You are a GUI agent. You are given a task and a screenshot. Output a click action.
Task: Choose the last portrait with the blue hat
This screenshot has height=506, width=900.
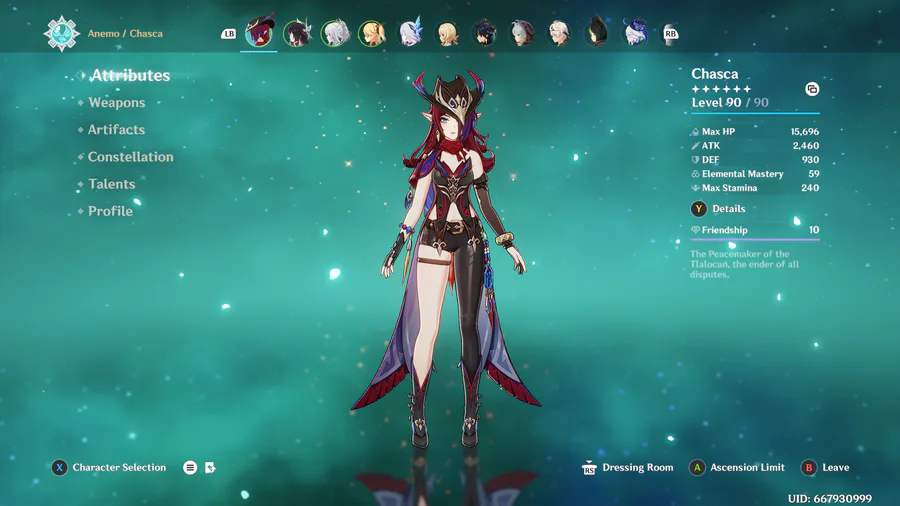point(636,33)
